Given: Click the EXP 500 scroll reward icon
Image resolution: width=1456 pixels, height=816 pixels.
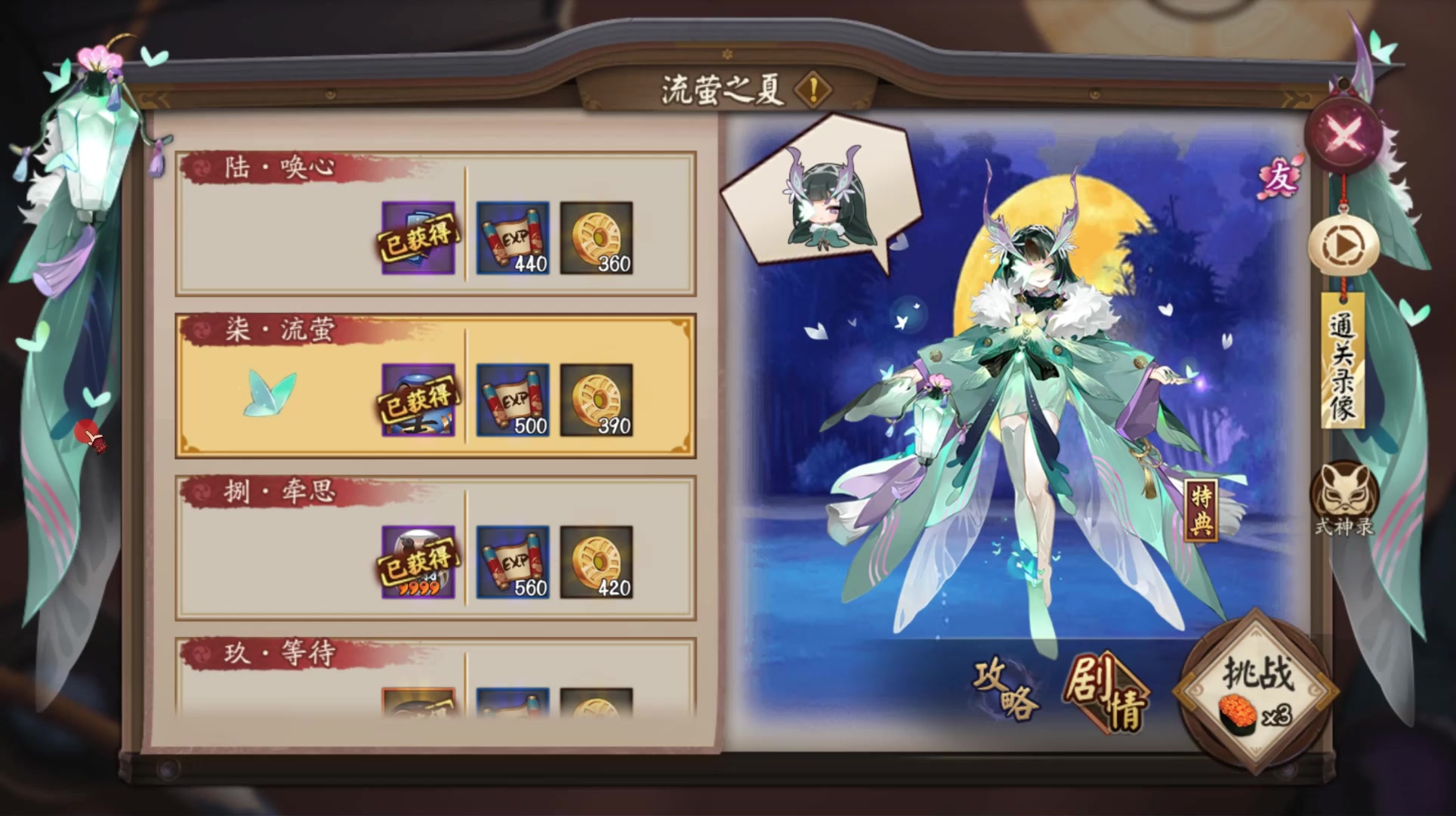Looking at the screenshot, I should (x=512, y=399).
